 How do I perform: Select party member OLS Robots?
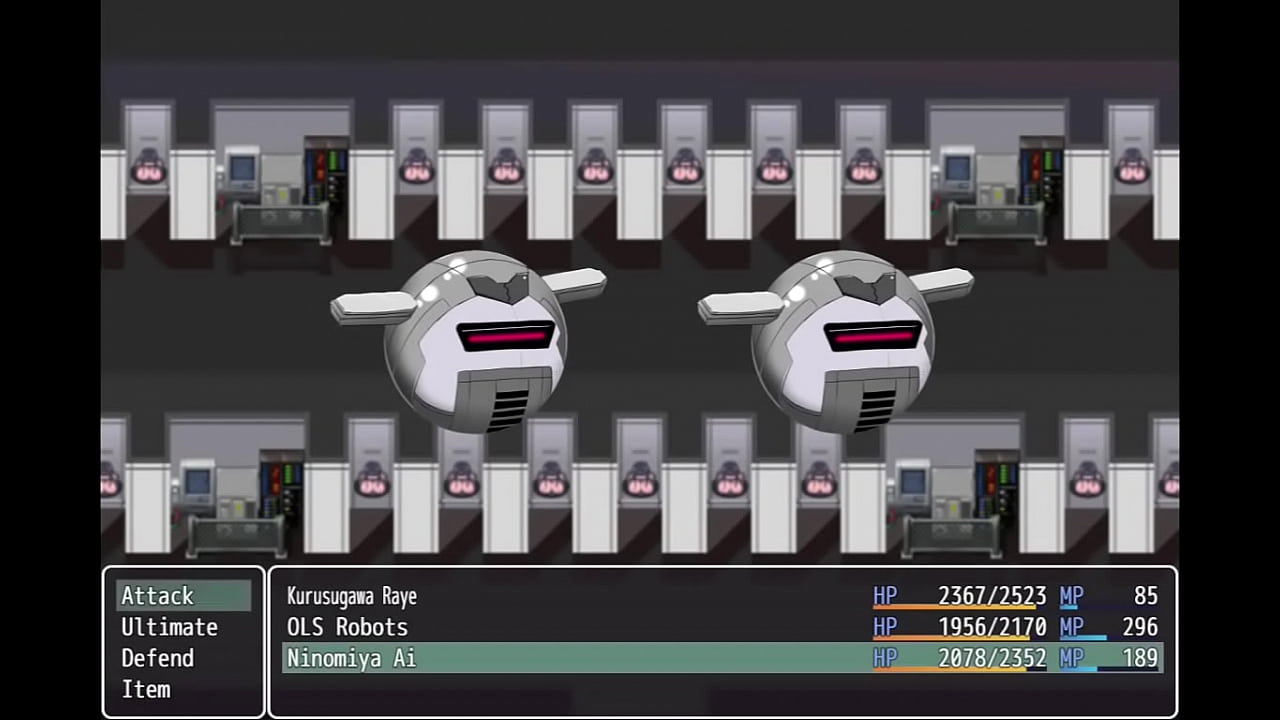point(347,627)
